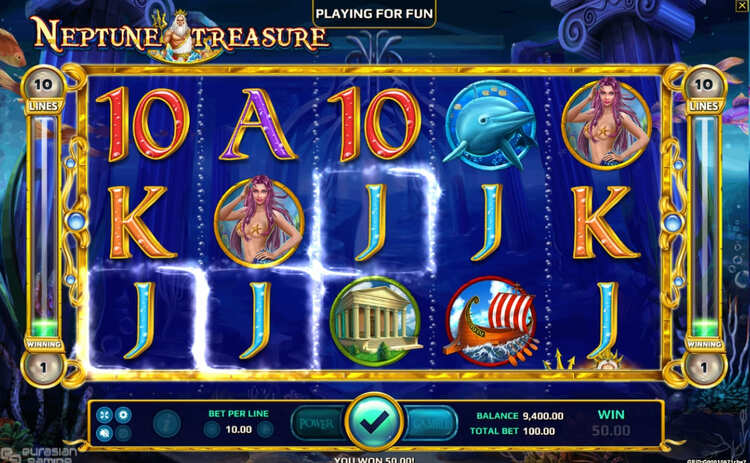The height and width of the screenshot is (463, 750).
Task: Activate the Power button
Action: point(318,423)
